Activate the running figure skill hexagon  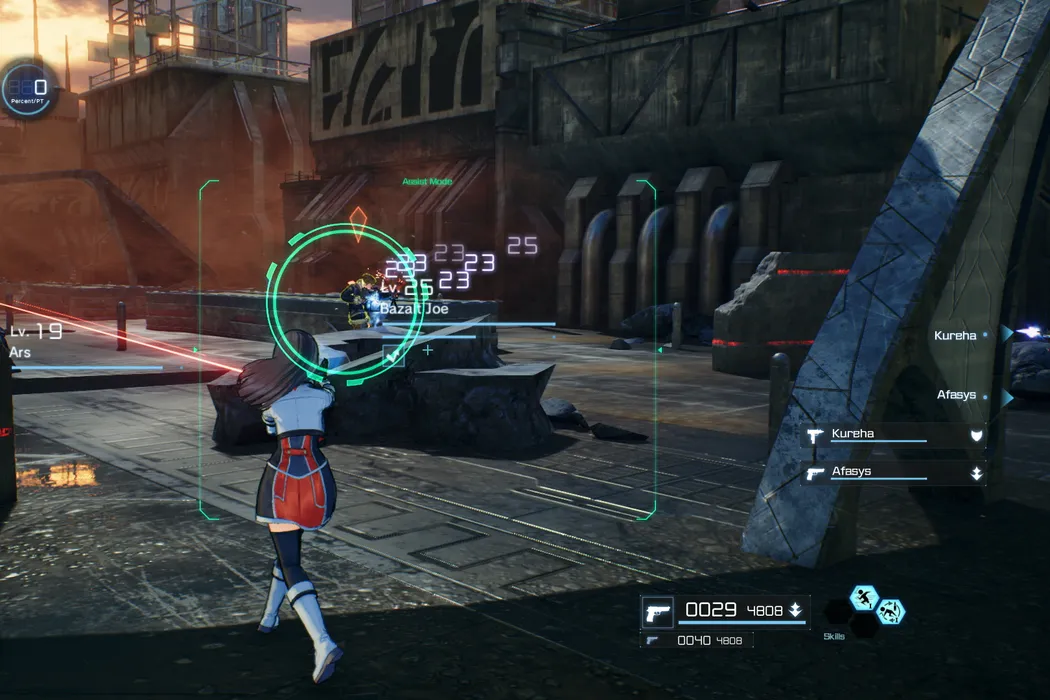pos(864,598)
